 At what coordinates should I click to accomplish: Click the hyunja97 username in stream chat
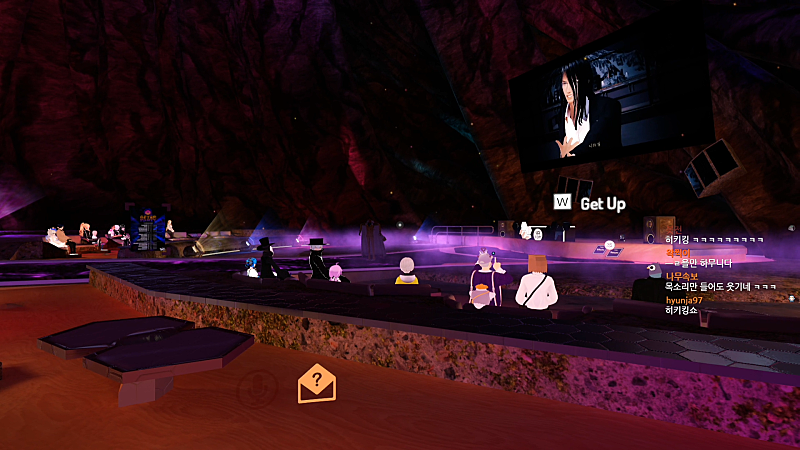(x=685, y=300)
